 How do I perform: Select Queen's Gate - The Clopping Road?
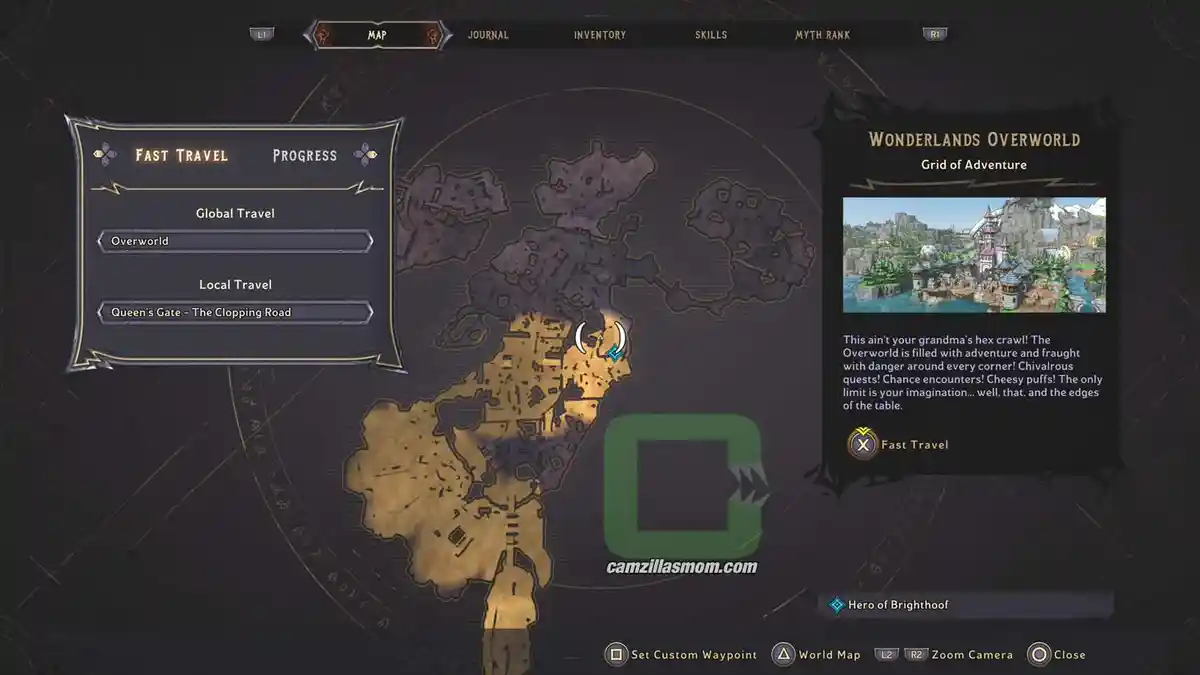[x=235, y=312]
